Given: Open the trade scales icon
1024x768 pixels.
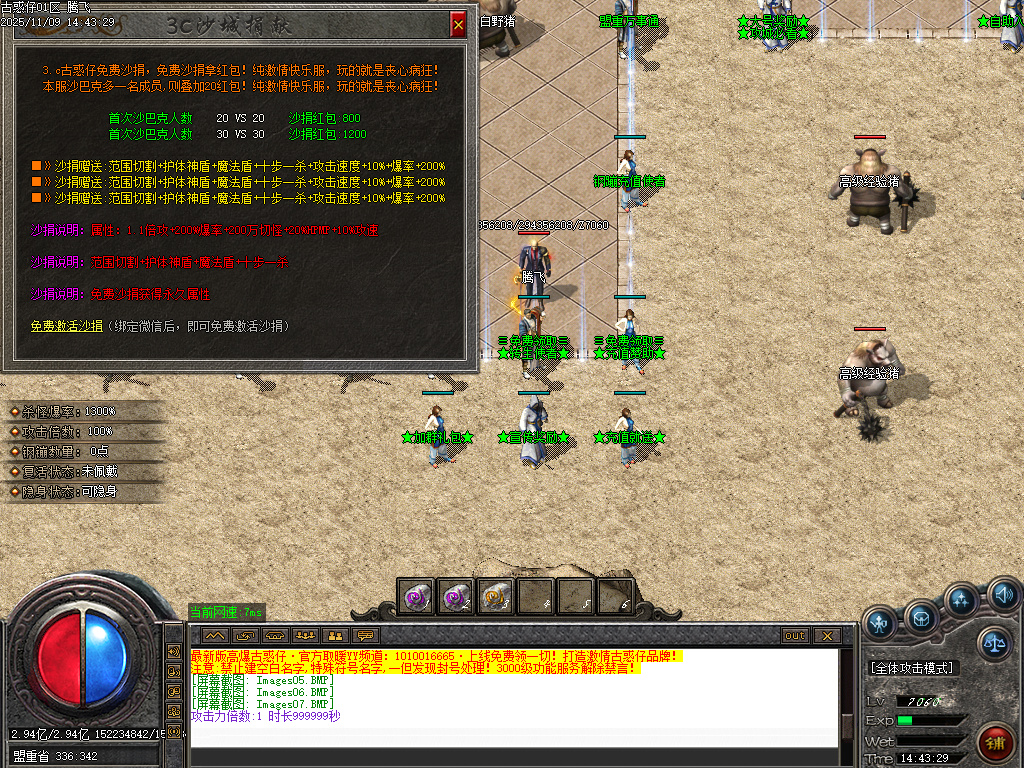Looking at the screenshot, I should coord(993,643).
